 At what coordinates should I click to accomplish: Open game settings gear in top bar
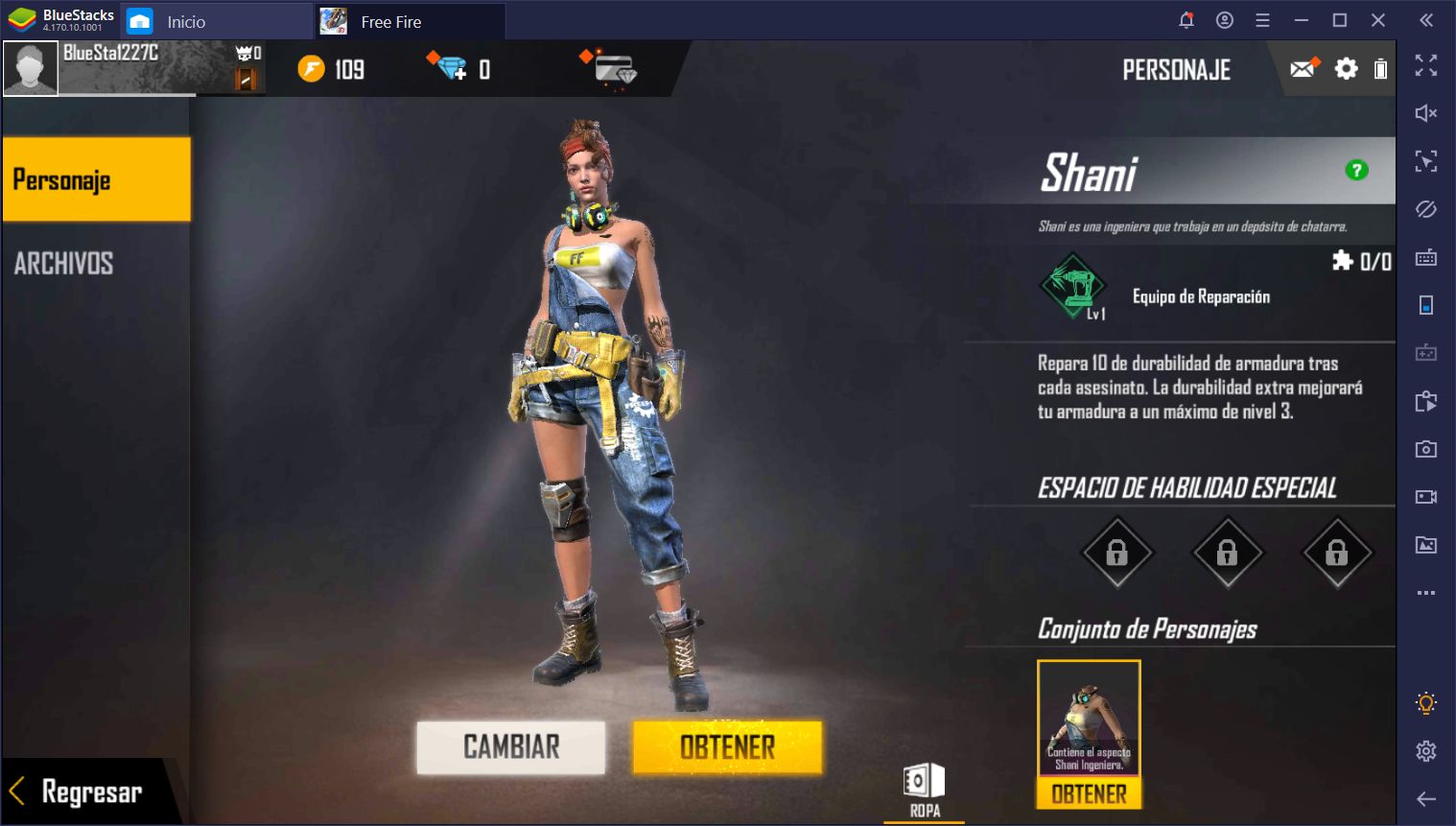1347,69
